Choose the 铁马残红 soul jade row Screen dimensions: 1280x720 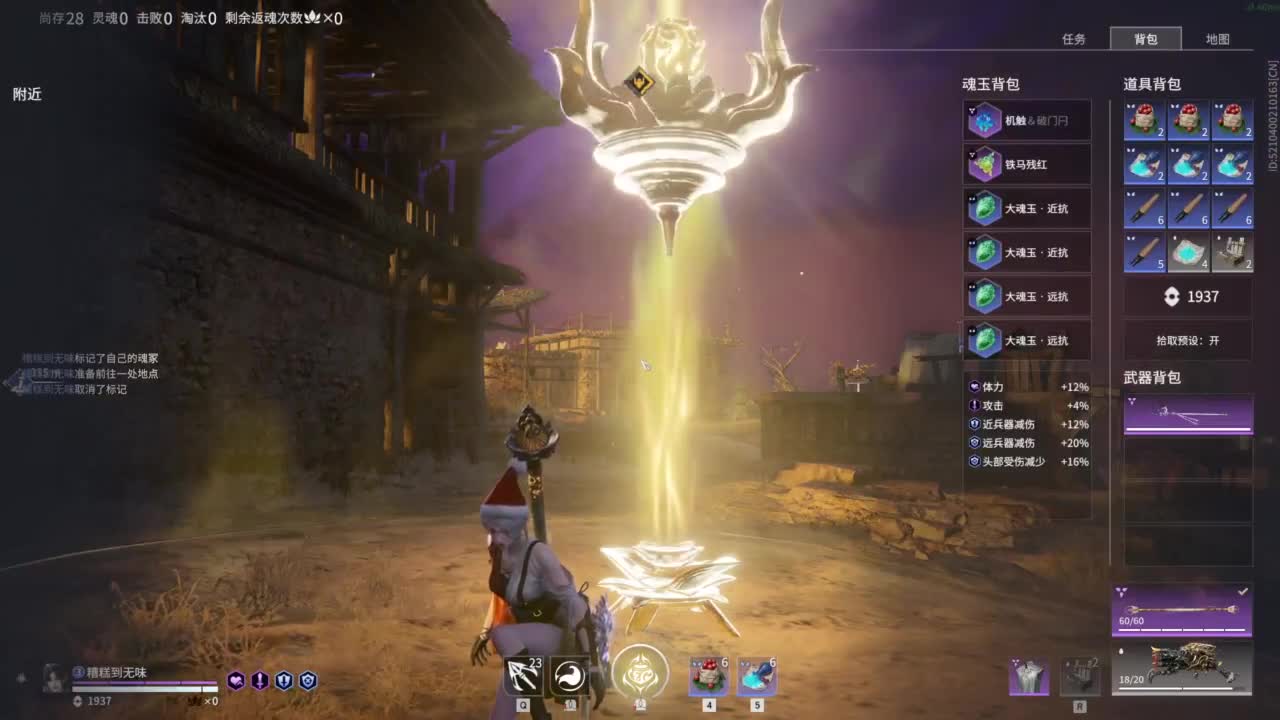point(1027,164)
